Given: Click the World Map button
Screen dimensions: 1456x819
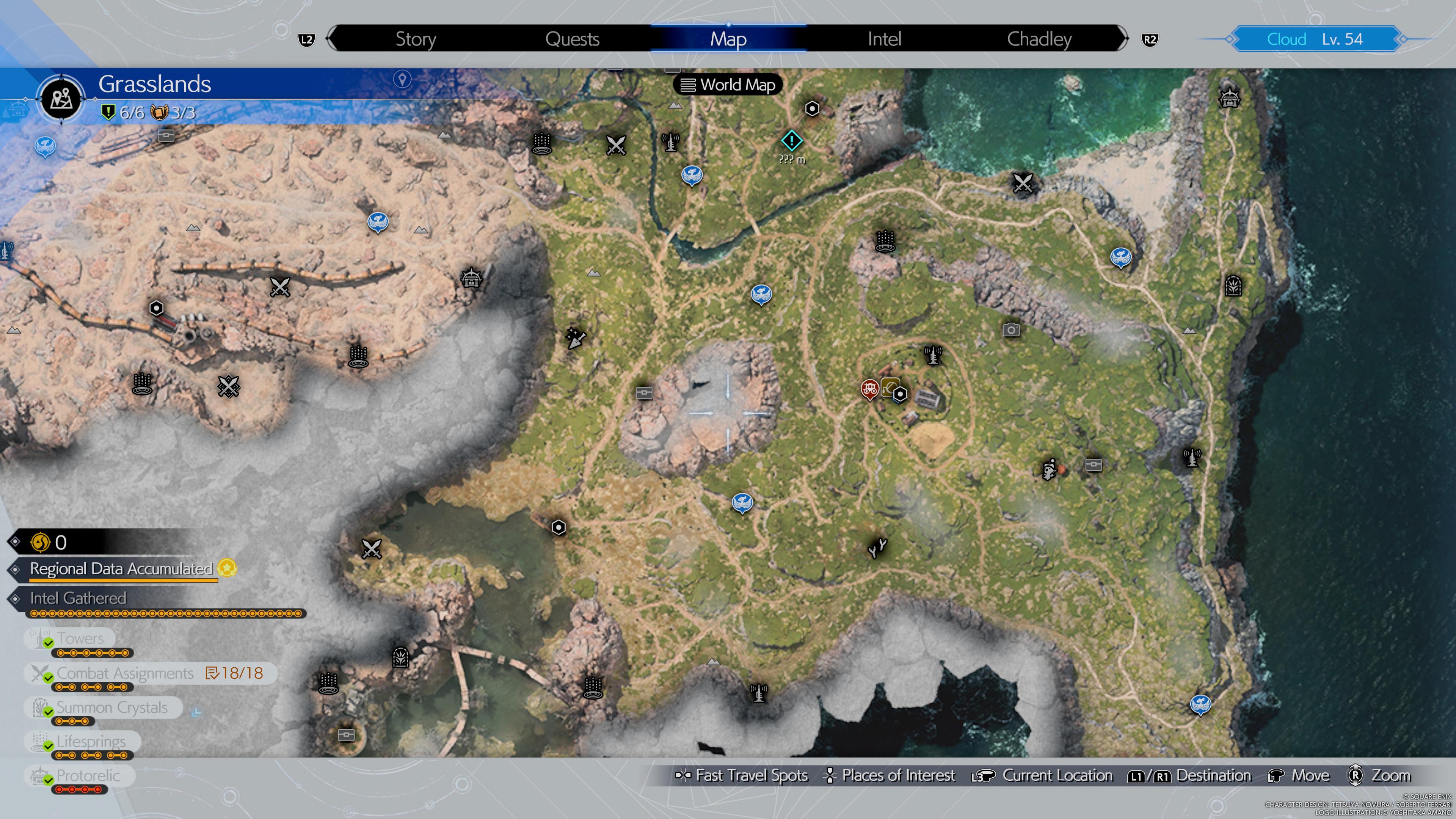Looking at the screenshot, I should pos(728,85).
